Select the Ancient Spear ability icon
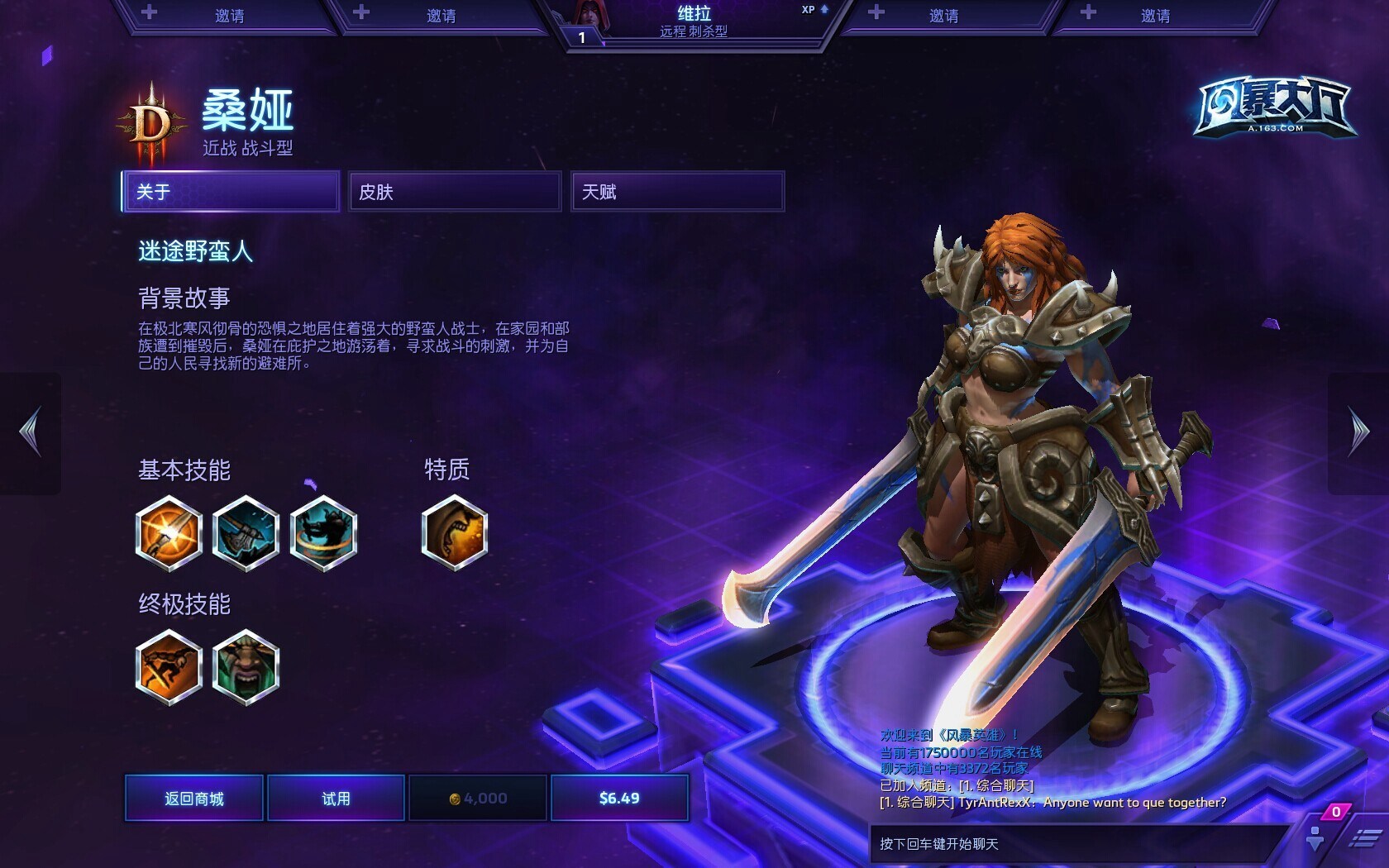Viewport: 1389px width, 868px height. click(x=169, y=533)
